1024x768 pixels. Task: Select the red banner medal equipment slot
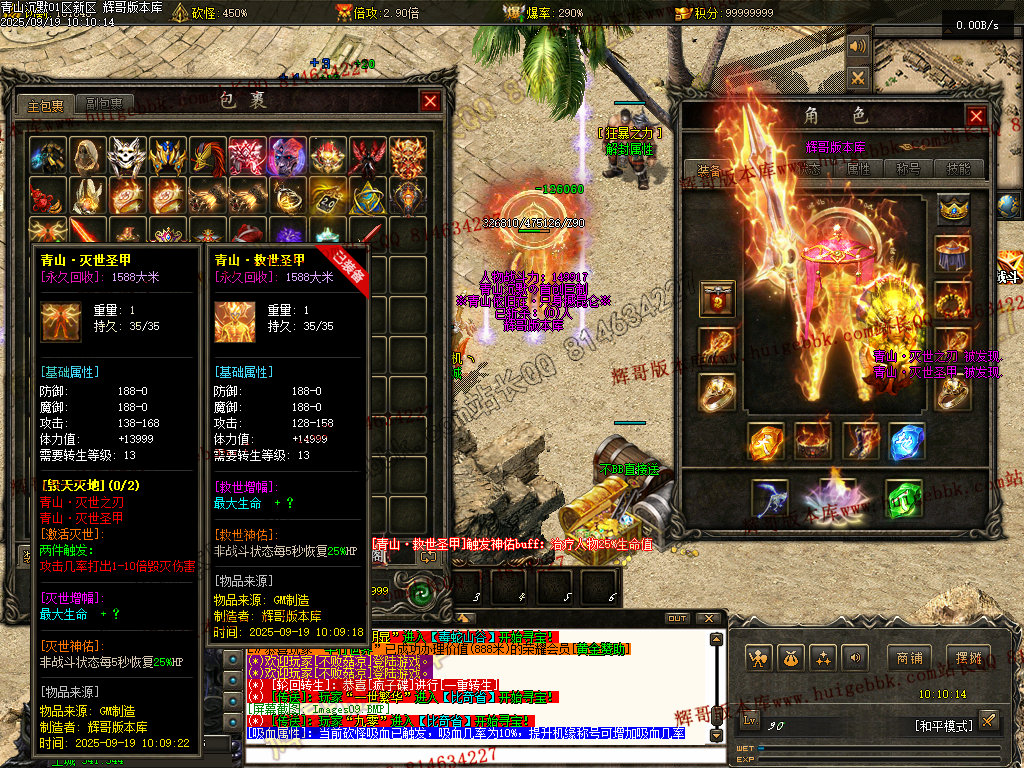point(717,299)
